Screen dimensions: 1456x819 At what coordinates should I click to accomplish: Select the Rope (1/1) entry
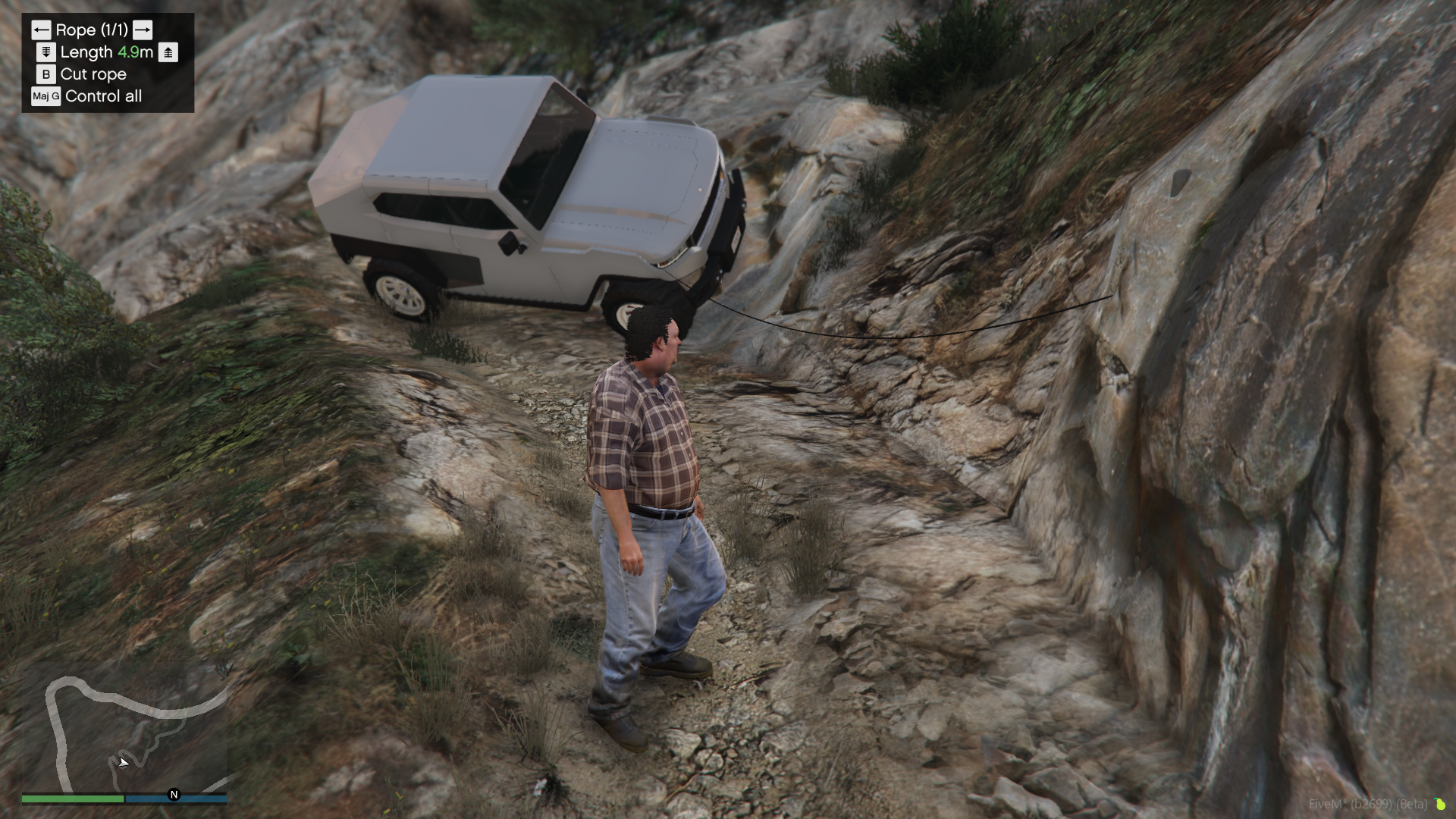point(92,30)
